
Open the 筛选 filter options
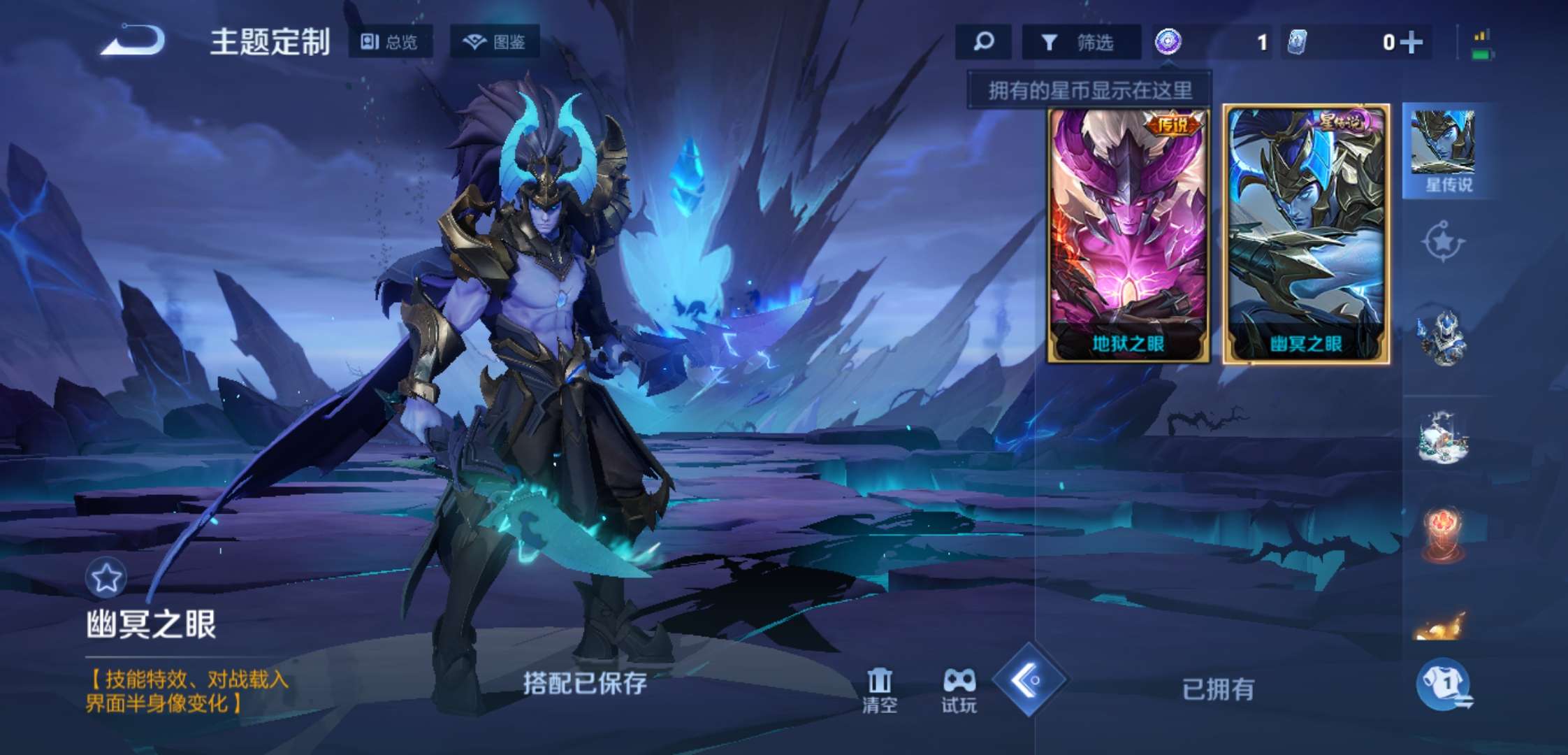[x=1080, y=43]
